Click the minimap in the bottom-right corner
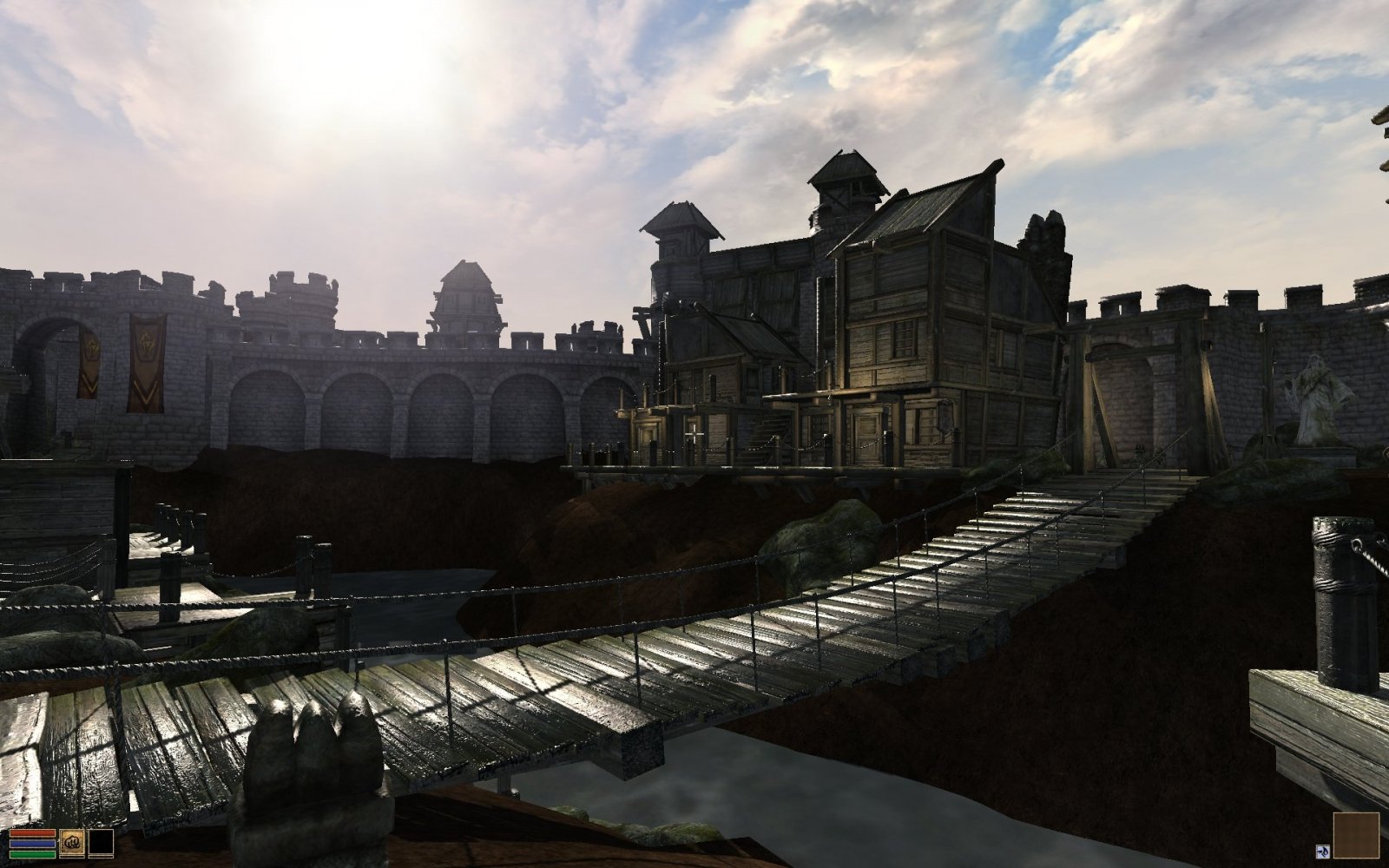 coord(1356,835)
